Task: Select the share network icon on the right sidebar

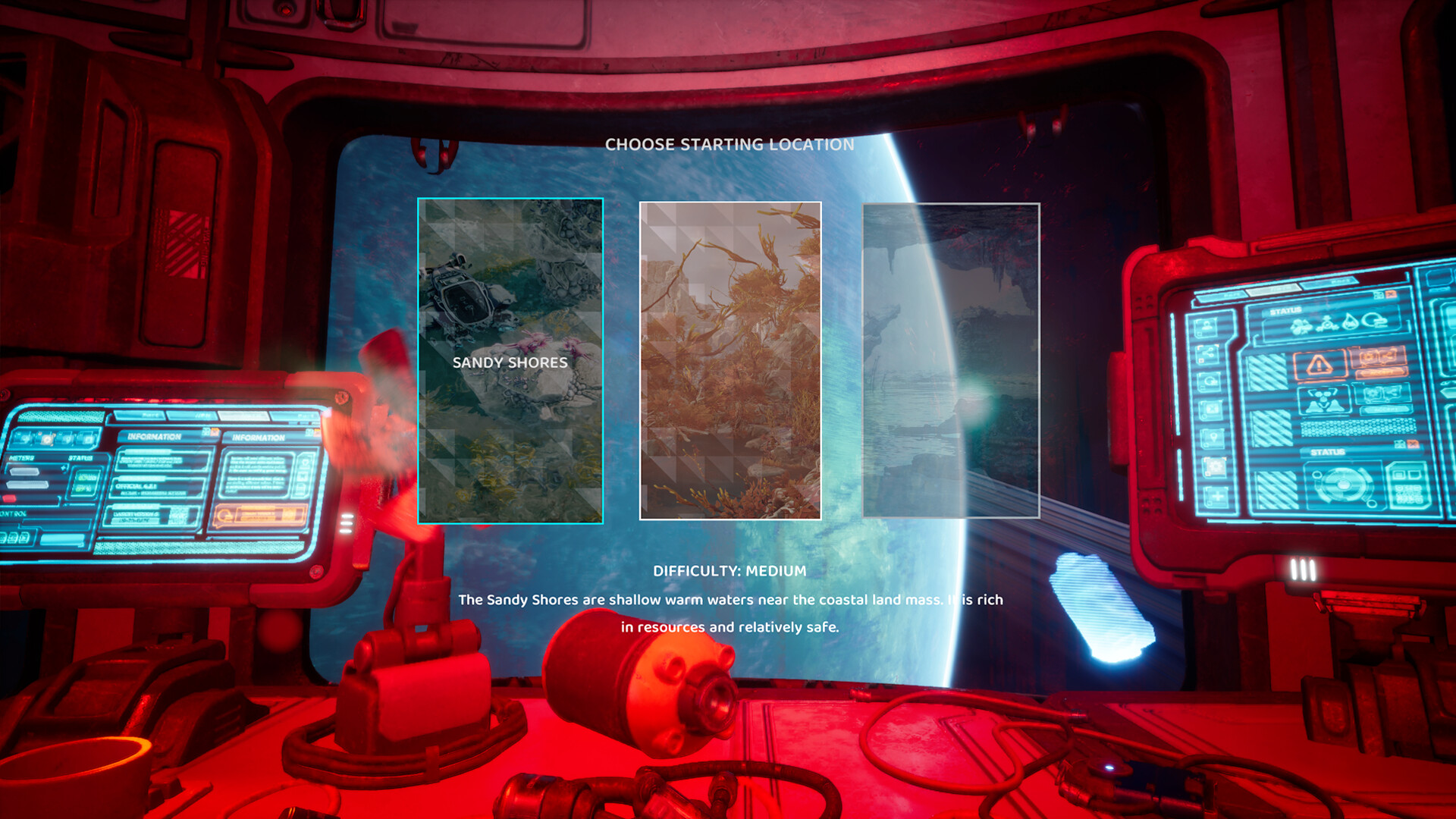Action: tap(1207, 352)
